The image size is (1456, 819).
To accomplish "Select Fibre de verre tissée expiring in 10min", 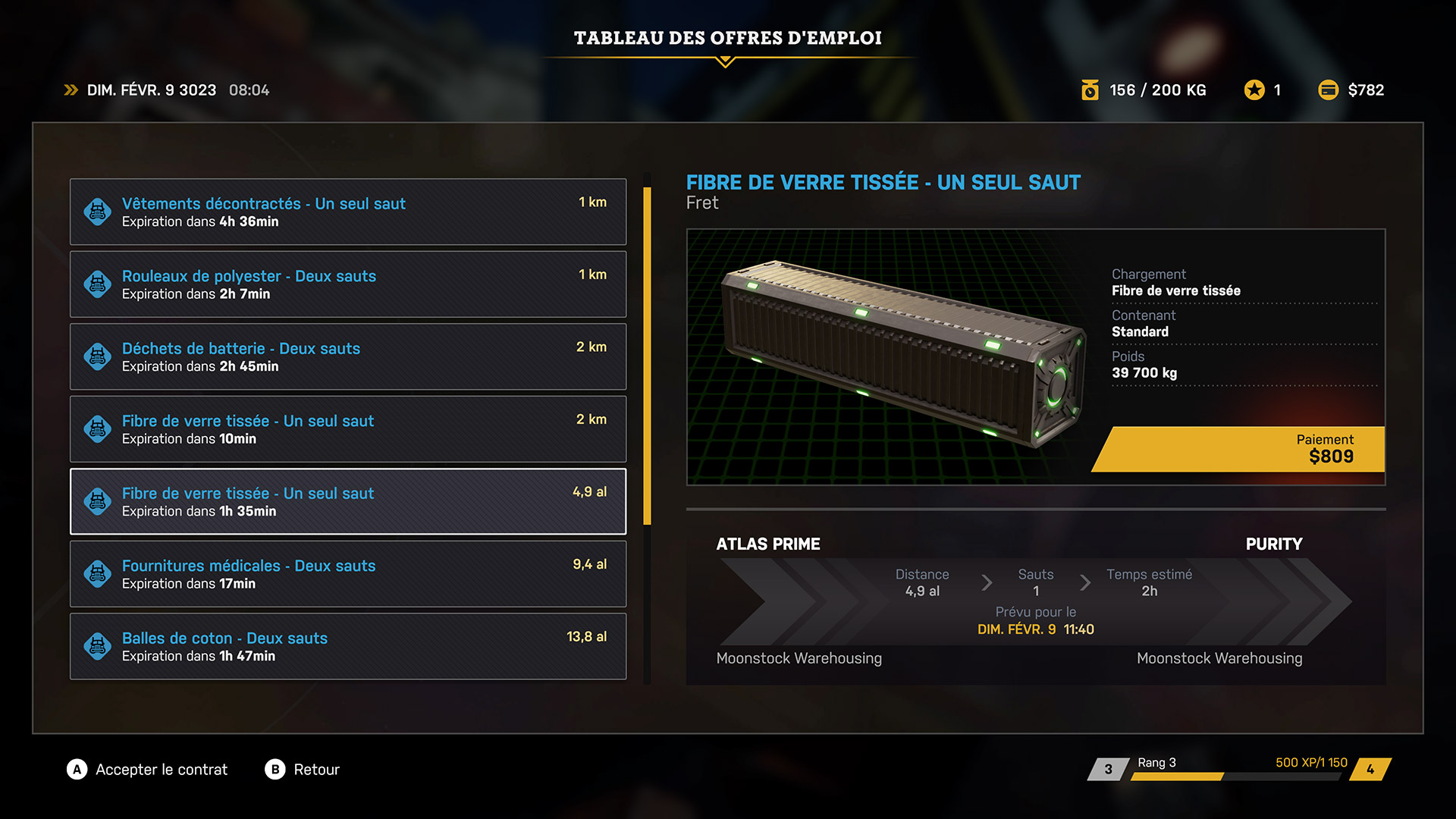I will coord(348,429).
